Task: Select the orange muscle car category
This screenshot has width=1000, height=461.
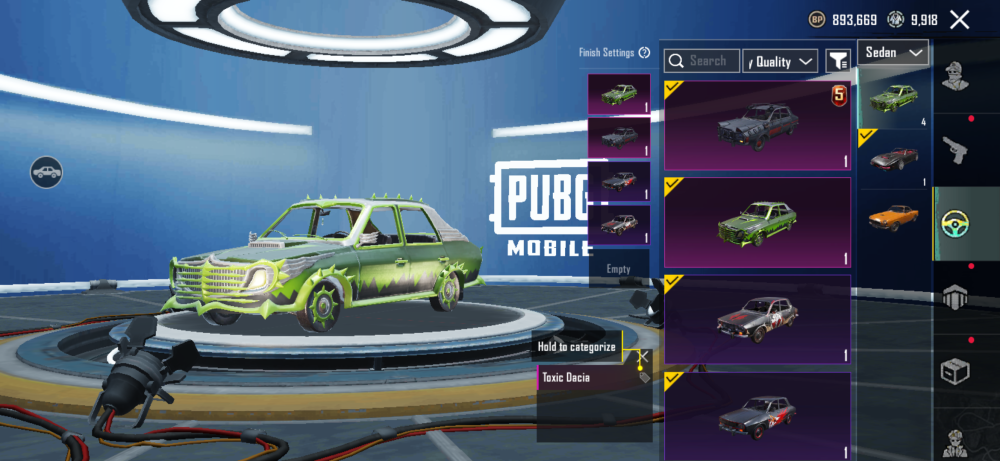Action: point(893,217)
